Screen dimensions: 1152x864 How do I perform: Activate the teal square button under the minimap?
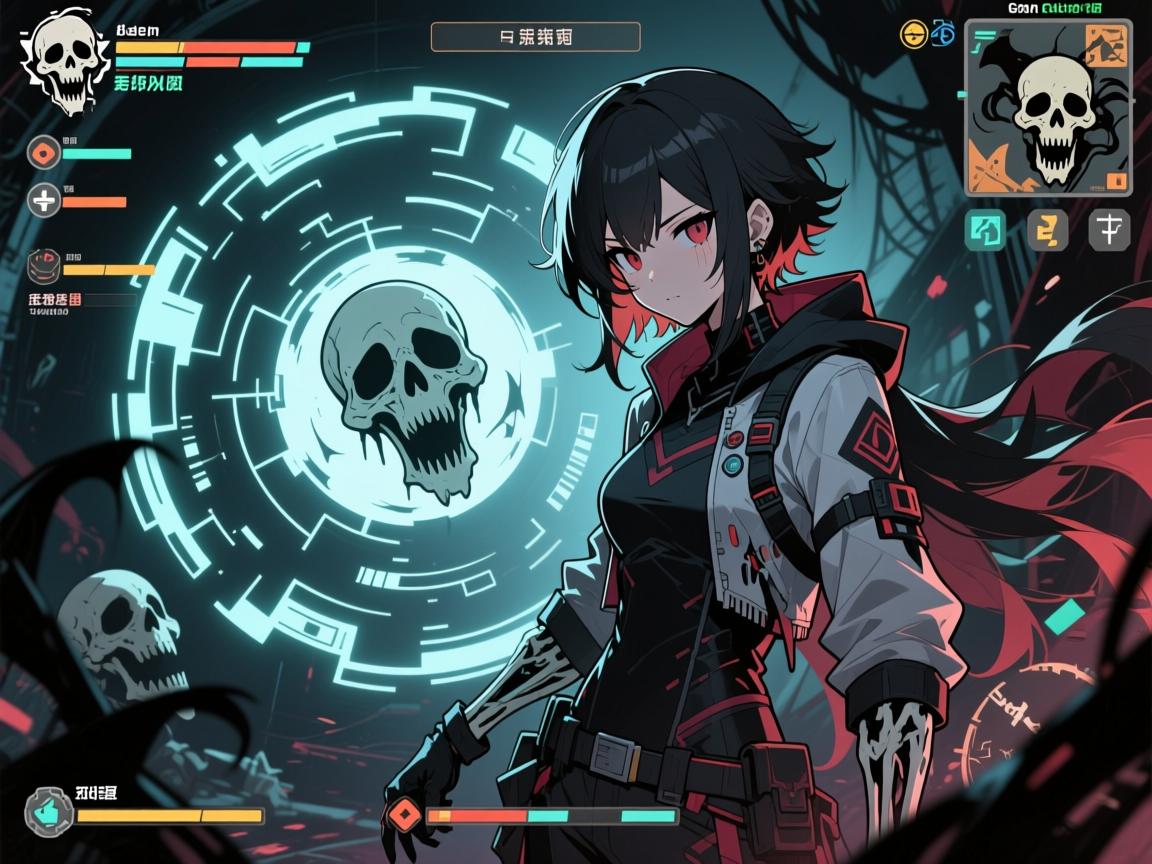[x=984, y=230]
